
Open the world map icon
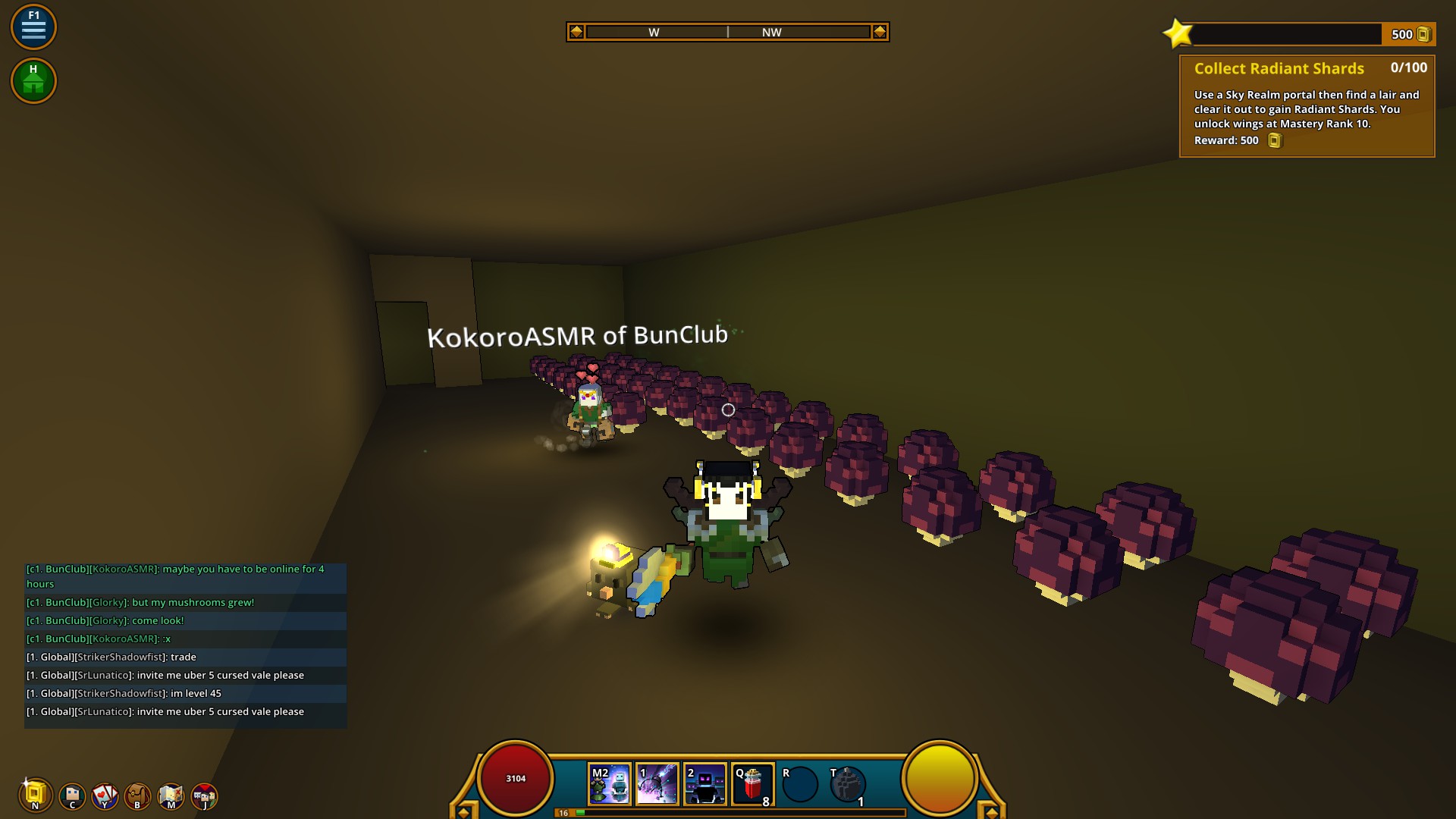coord(171,795)
